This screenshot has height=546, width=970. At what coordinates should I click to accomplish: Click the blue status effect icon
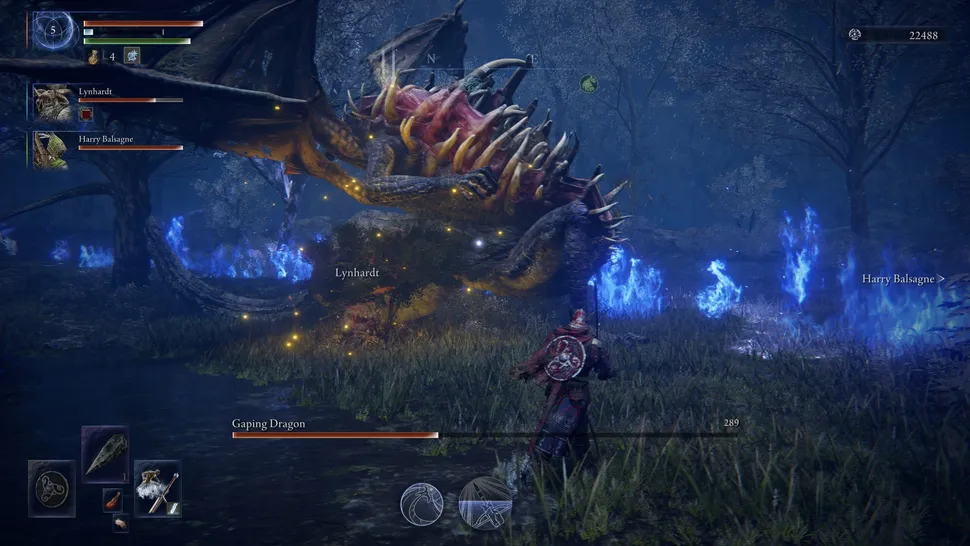click(x=133, y=56)
